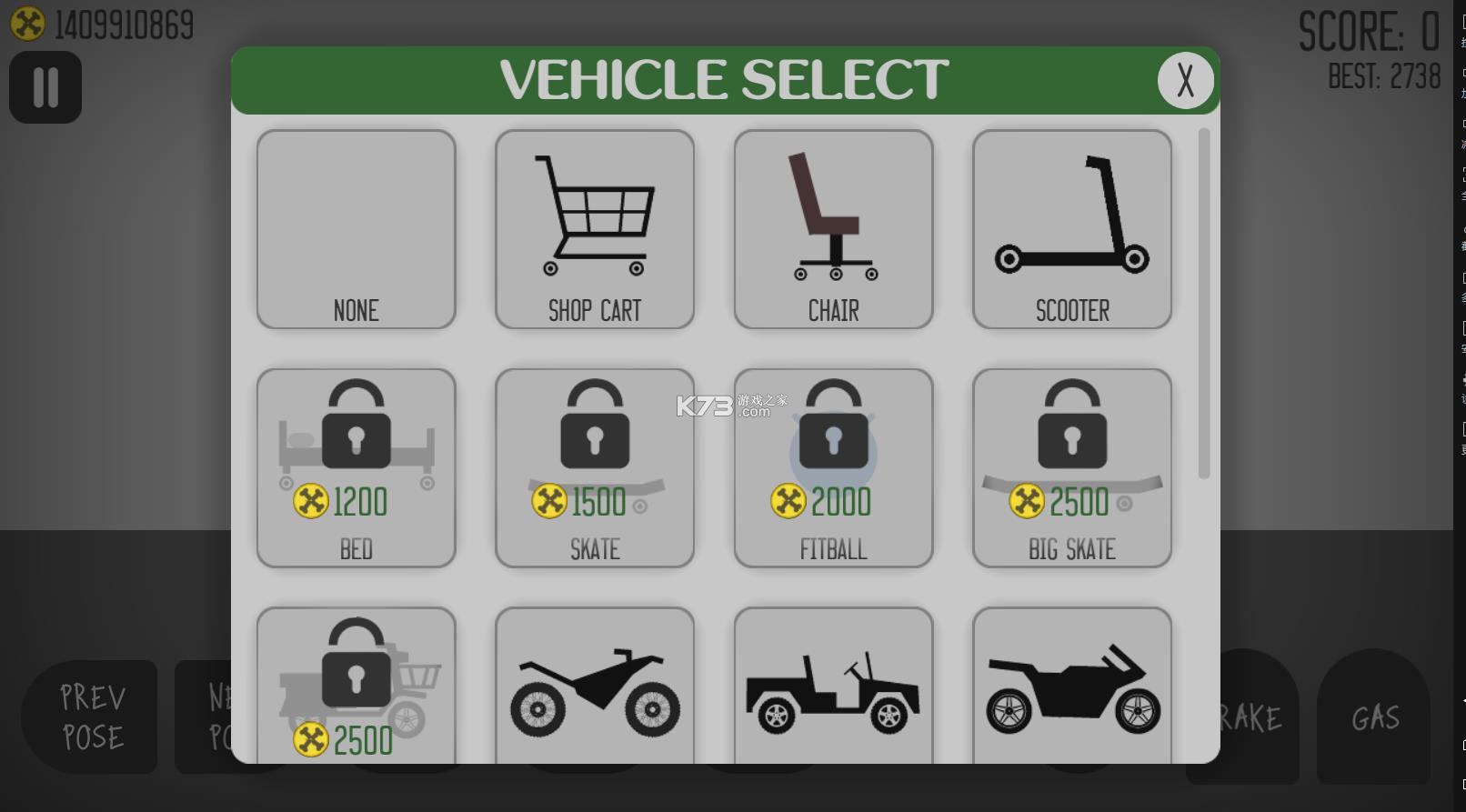Click the pause button

(x=45, y=87)
